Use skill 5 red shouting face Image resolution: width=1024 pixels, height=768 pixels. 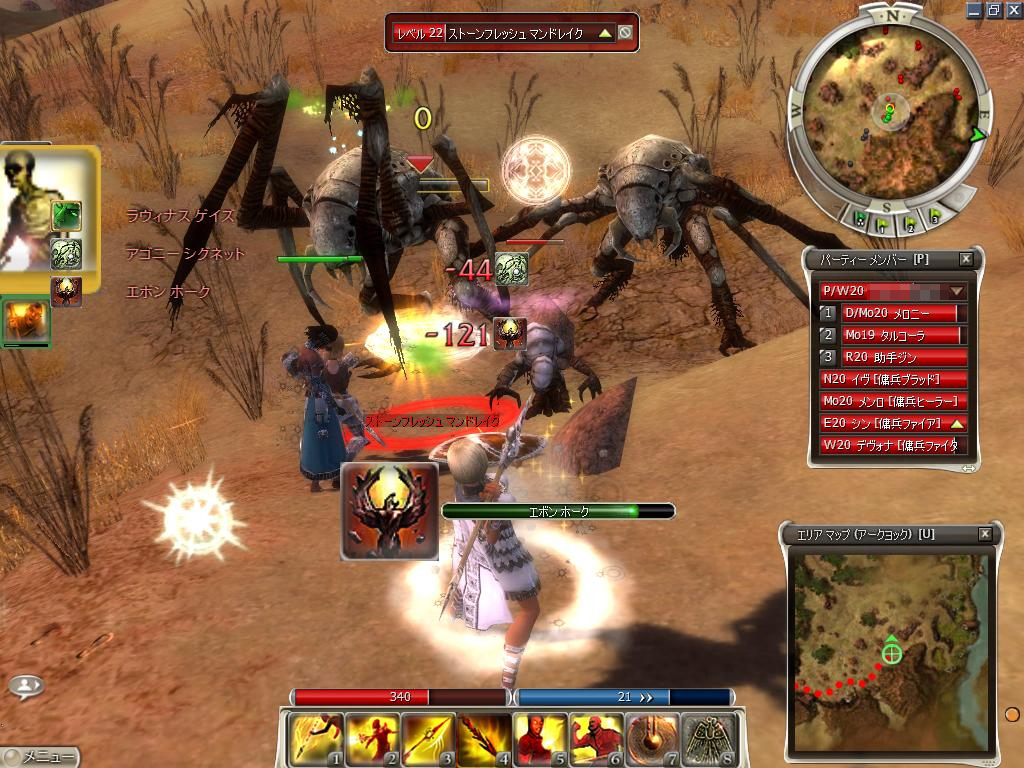click(x=540, y=739)
